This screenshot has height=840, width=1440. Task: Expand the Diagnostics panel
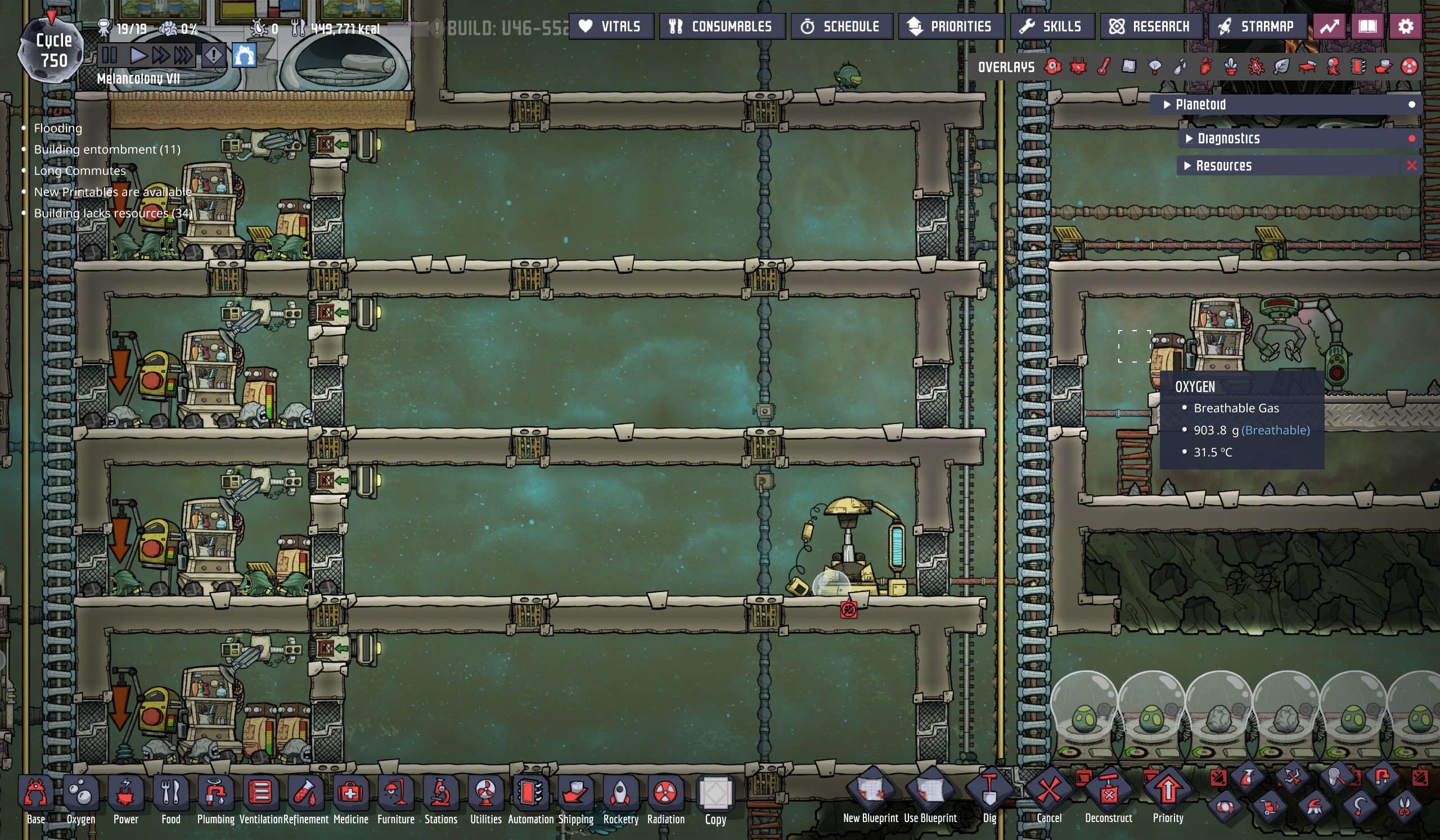pyautogui.click(x=1228, y=139)
